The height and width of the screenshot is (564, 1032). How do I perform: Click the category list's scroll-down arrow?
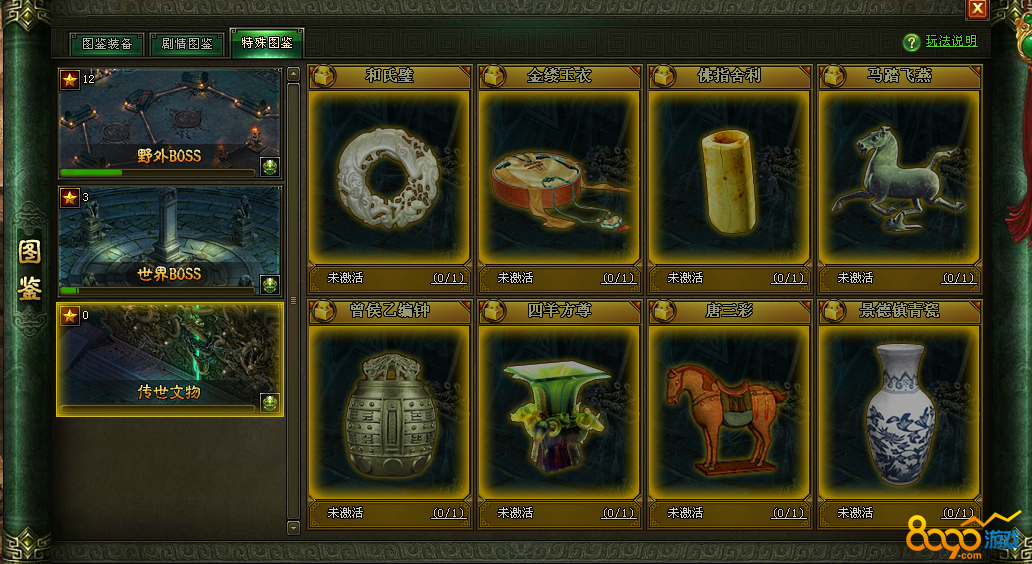[293, 526]
